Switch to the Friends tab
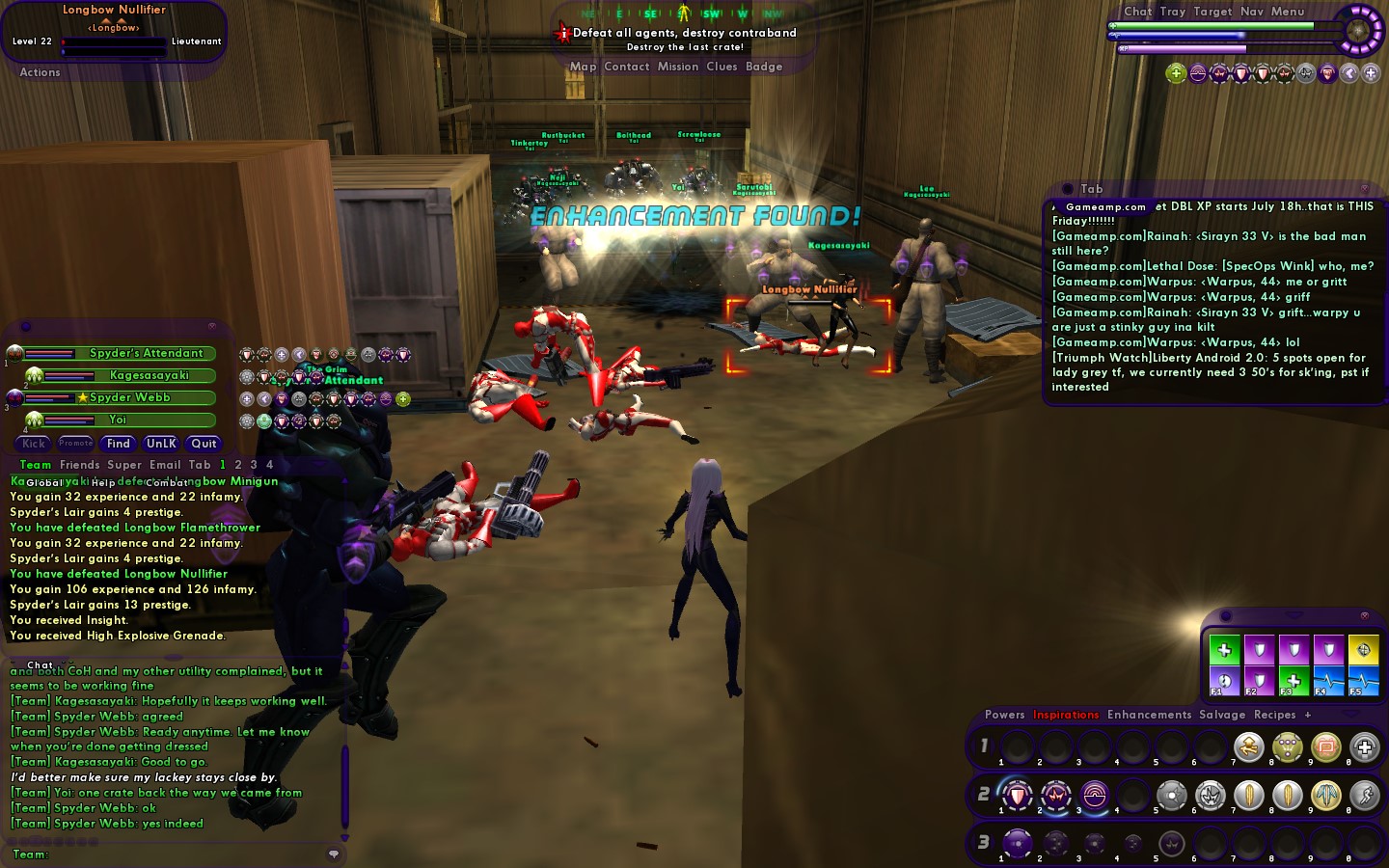The height and width of the screenshot is (868, 1389). [79, 465]
